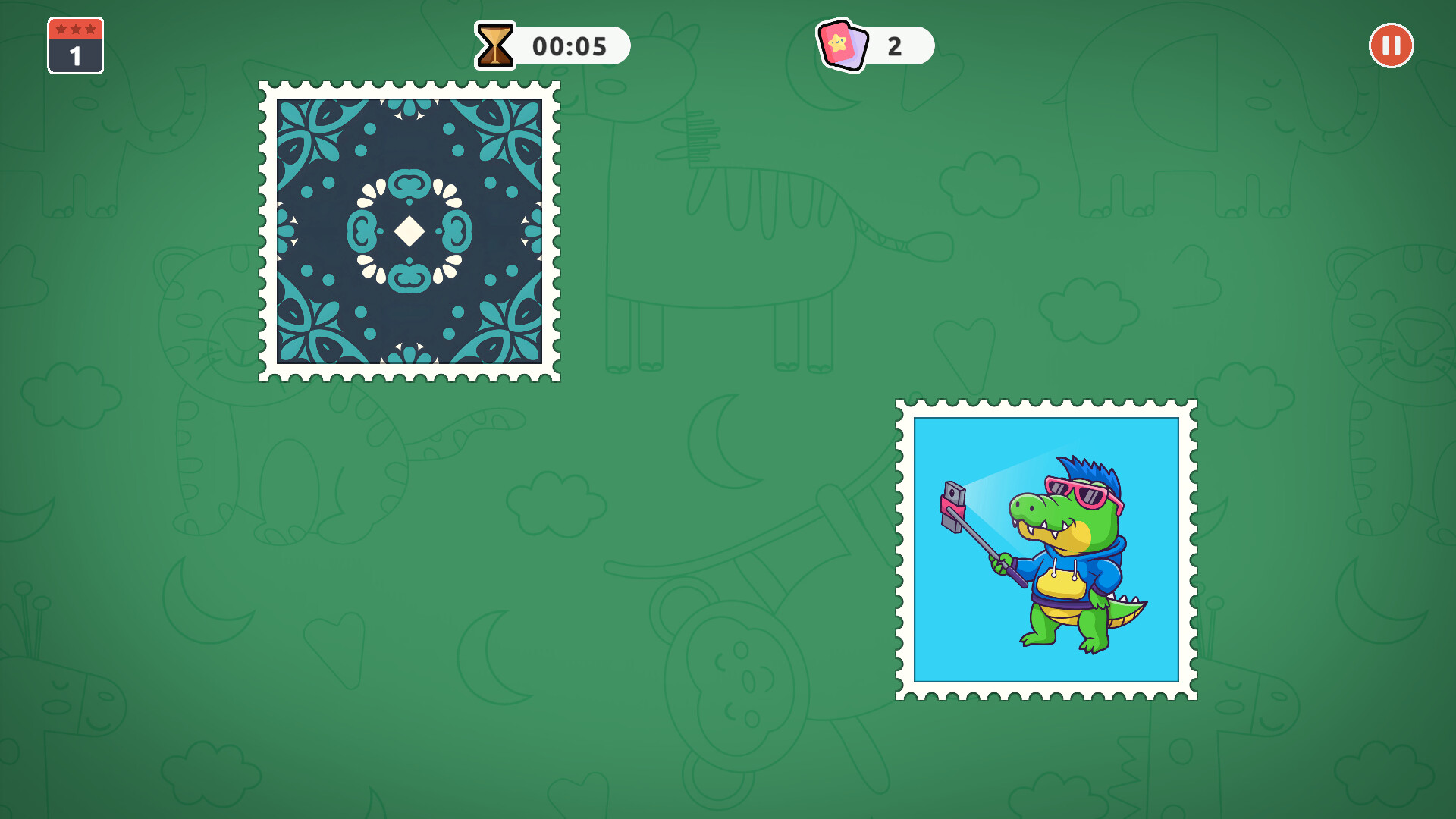Click the crocodile's selfie camera

tap(953, 504)
